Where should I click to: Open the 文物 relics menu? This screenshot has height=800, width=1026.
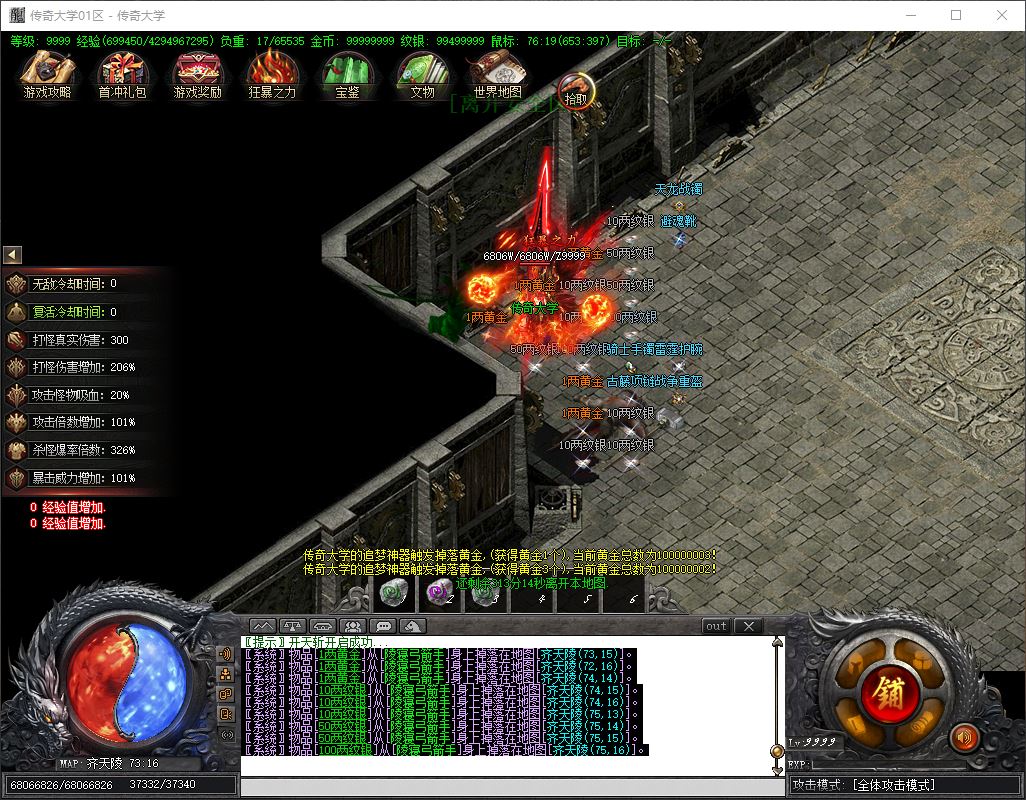tap(422, 73)
